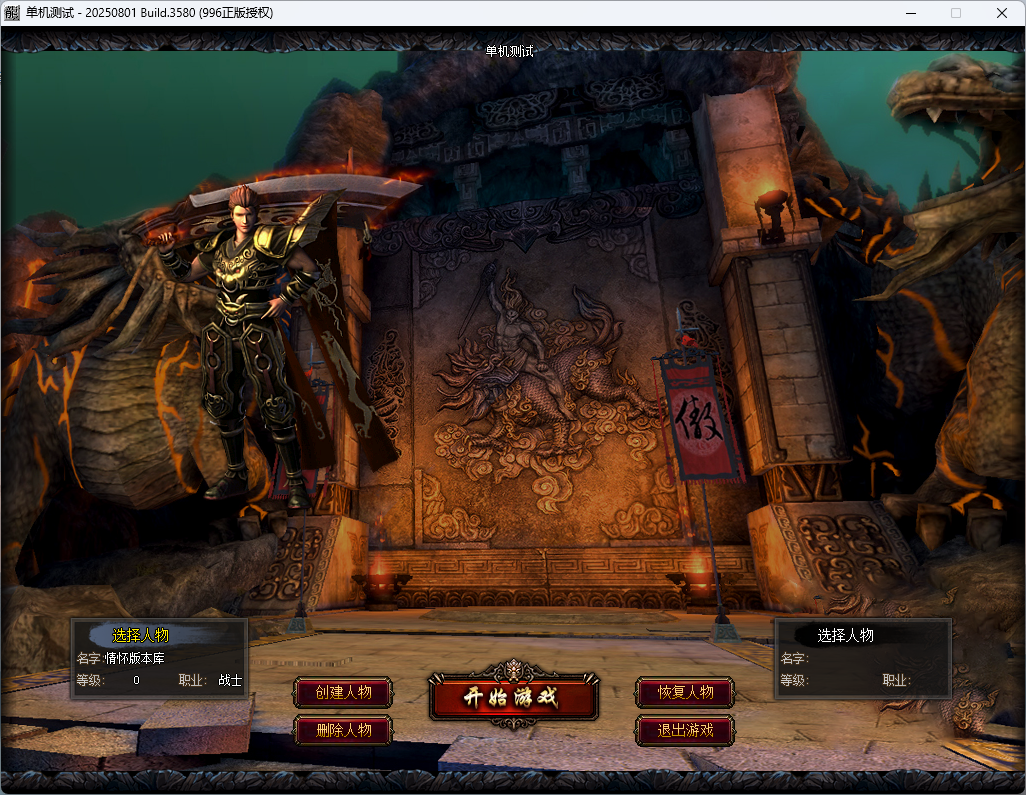Choose 删除人物 to delete character

coord(343,730)
